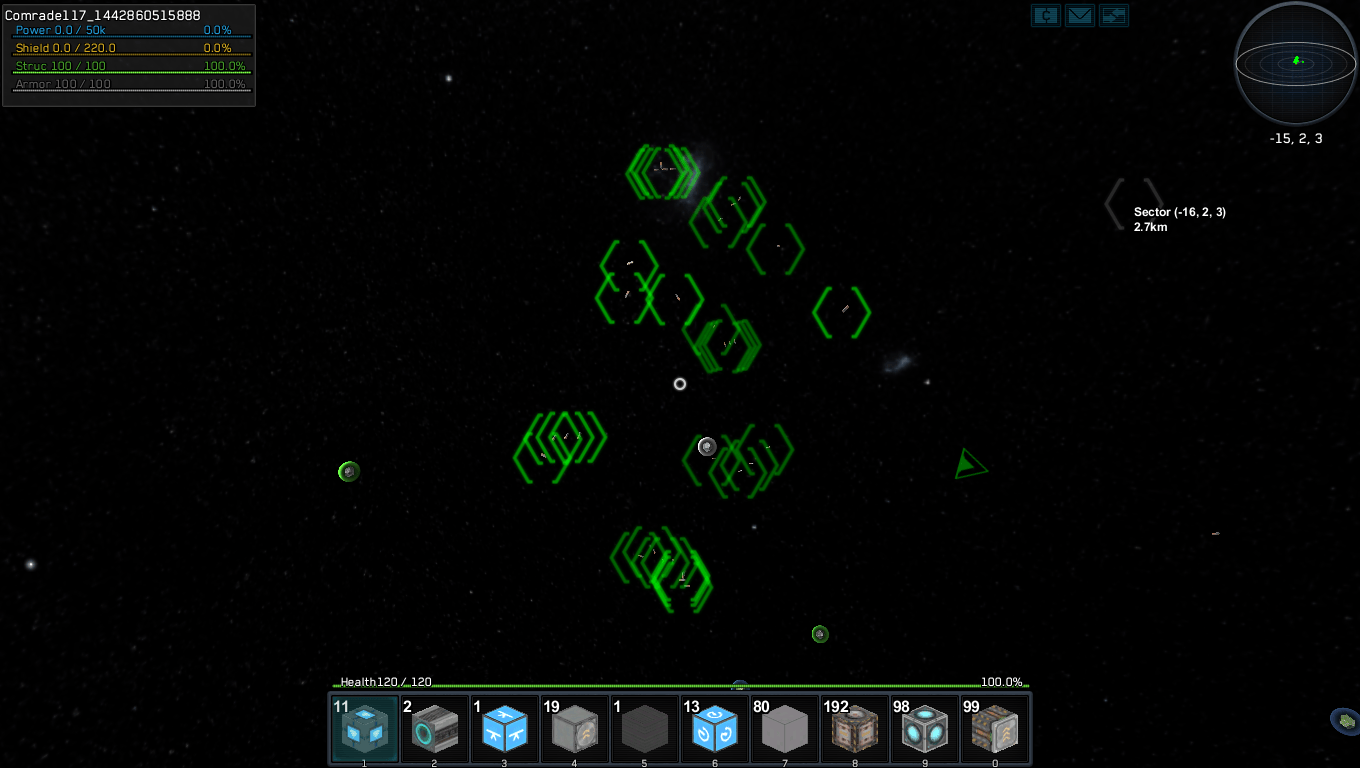Choose the blue cube with swirl symbols

coord(715,729)
